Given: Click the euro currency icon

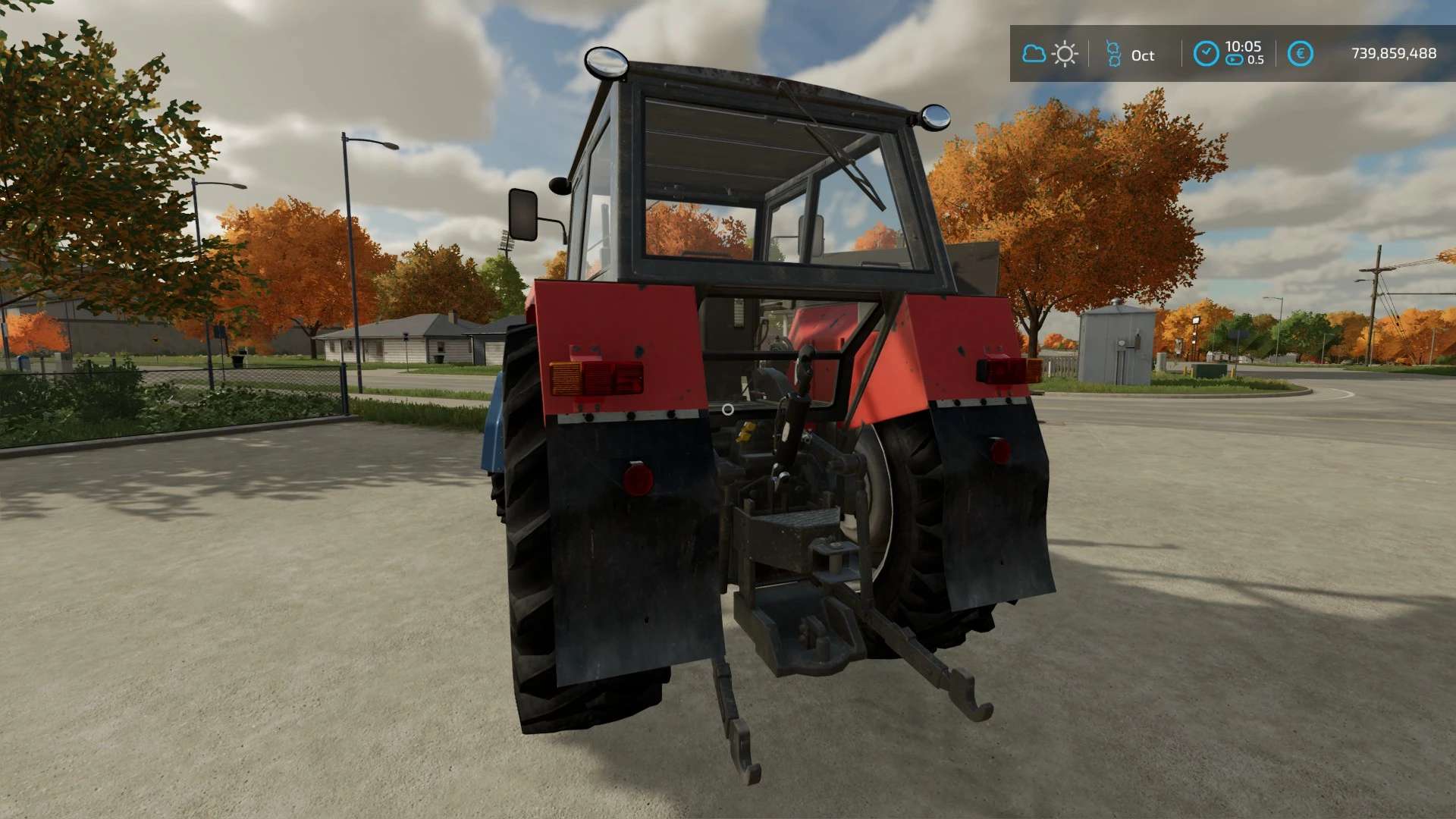Looking at the screenshot, I should pyautogui.click(x=1300, y=54).
